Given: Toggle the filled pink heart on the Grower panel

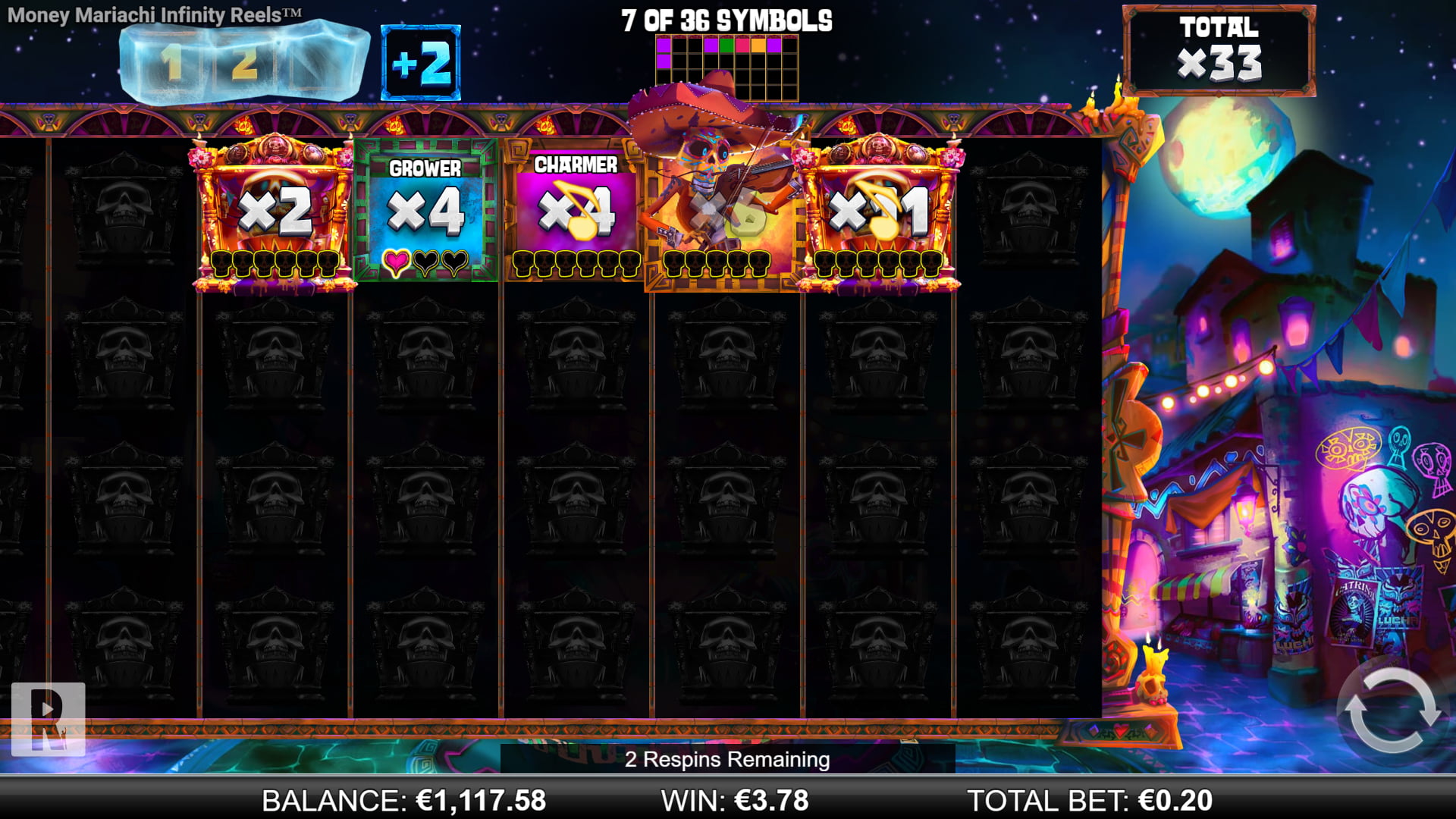Looking at the screenshot, I should [x=396, y=261].
